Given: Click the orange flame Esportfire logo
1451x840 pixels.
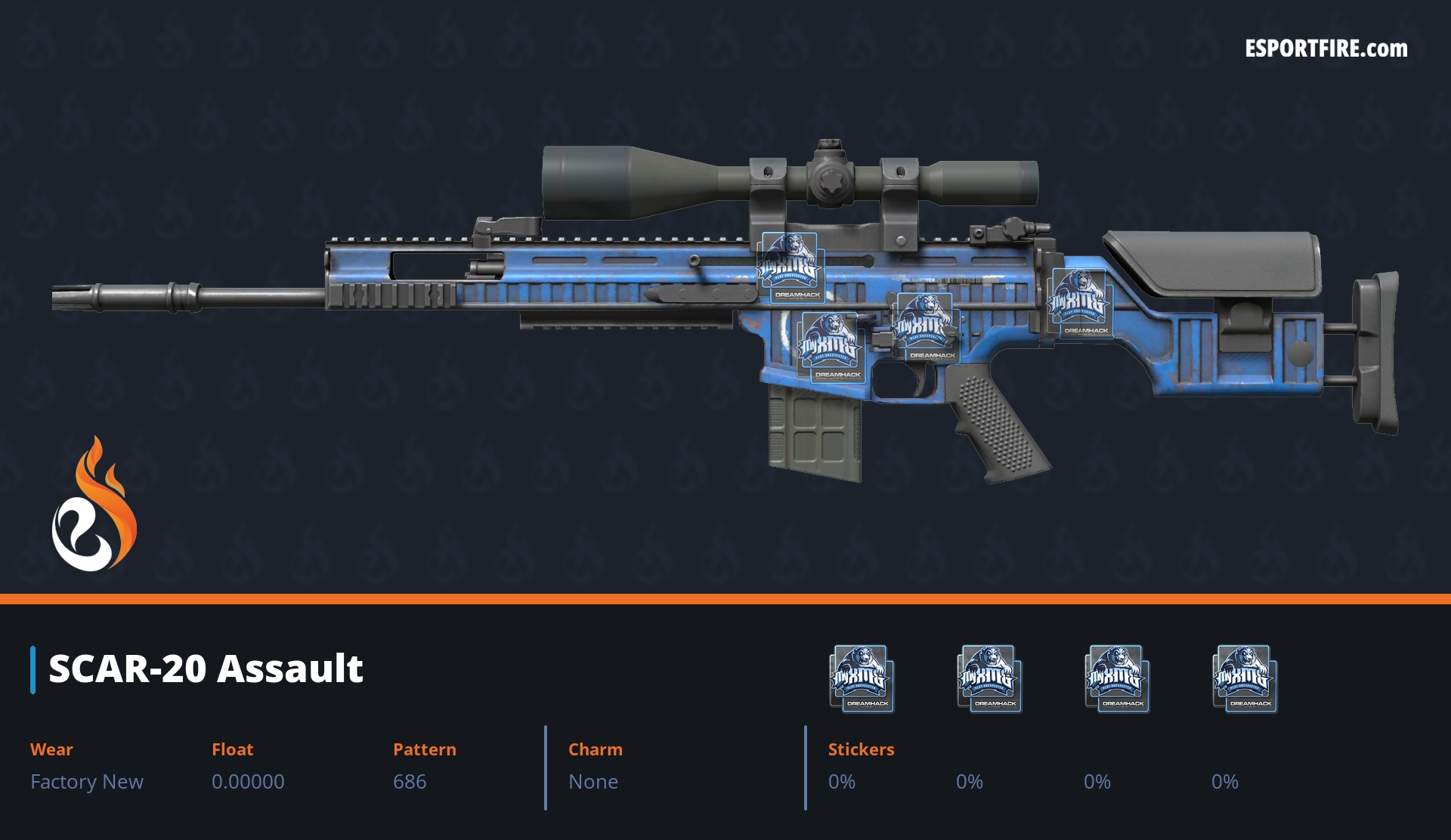Looking at the screenshot, I should point(94,506).
